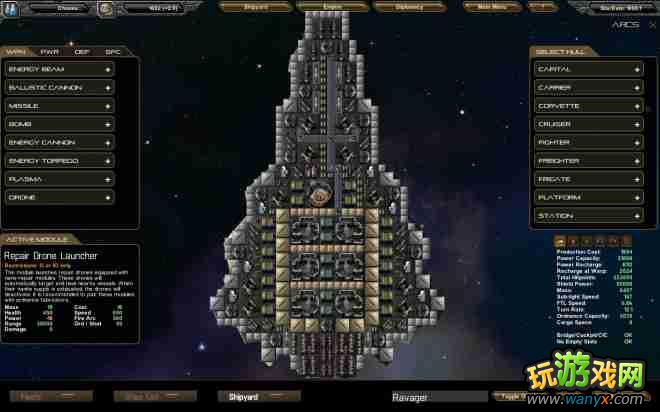660x412 pixels.
Task: Choose the Capital hull type
Action: (587, 69)
